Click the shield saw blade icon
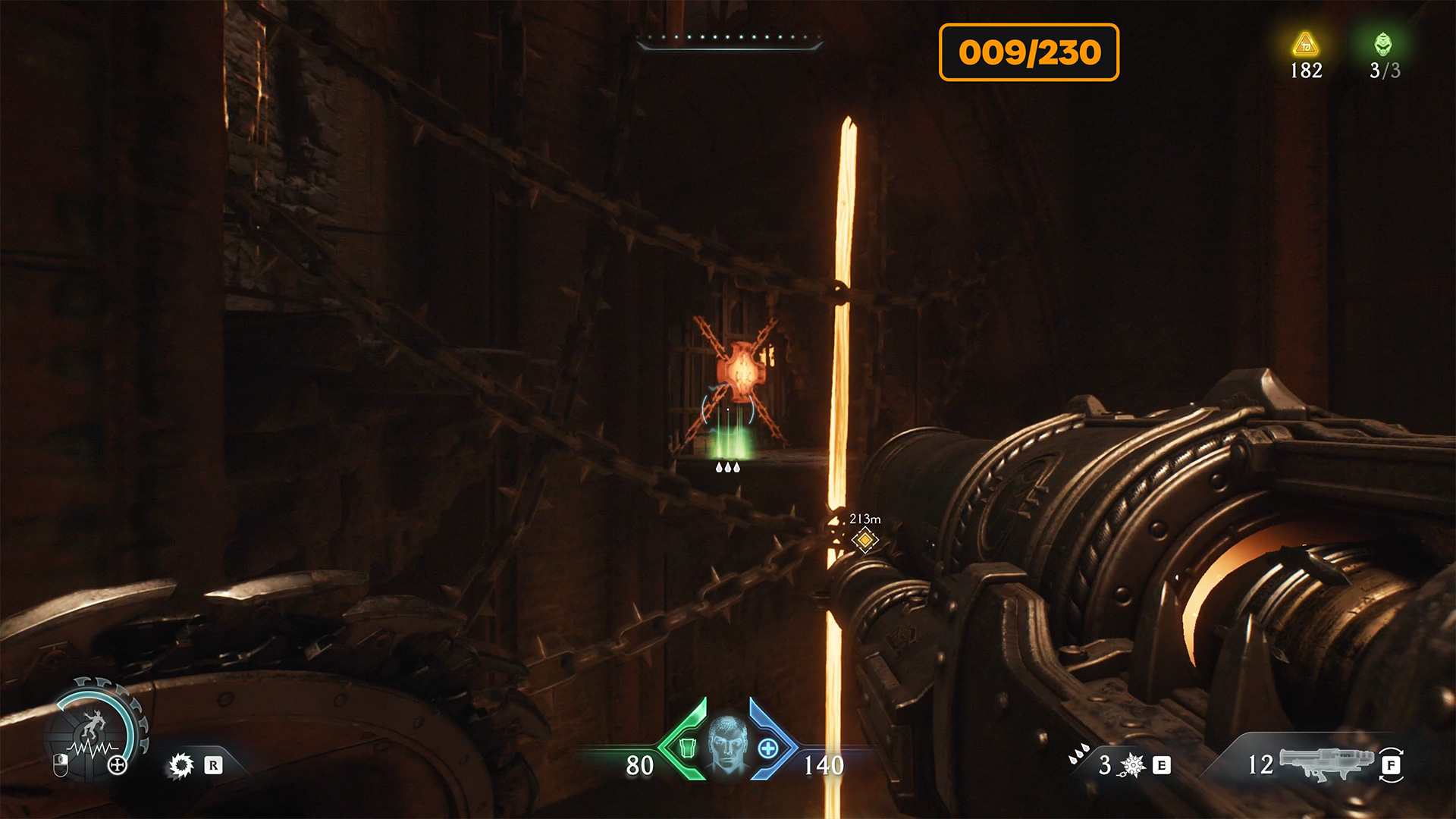This screenshot has height=819, width=1456. coord(181,765)
